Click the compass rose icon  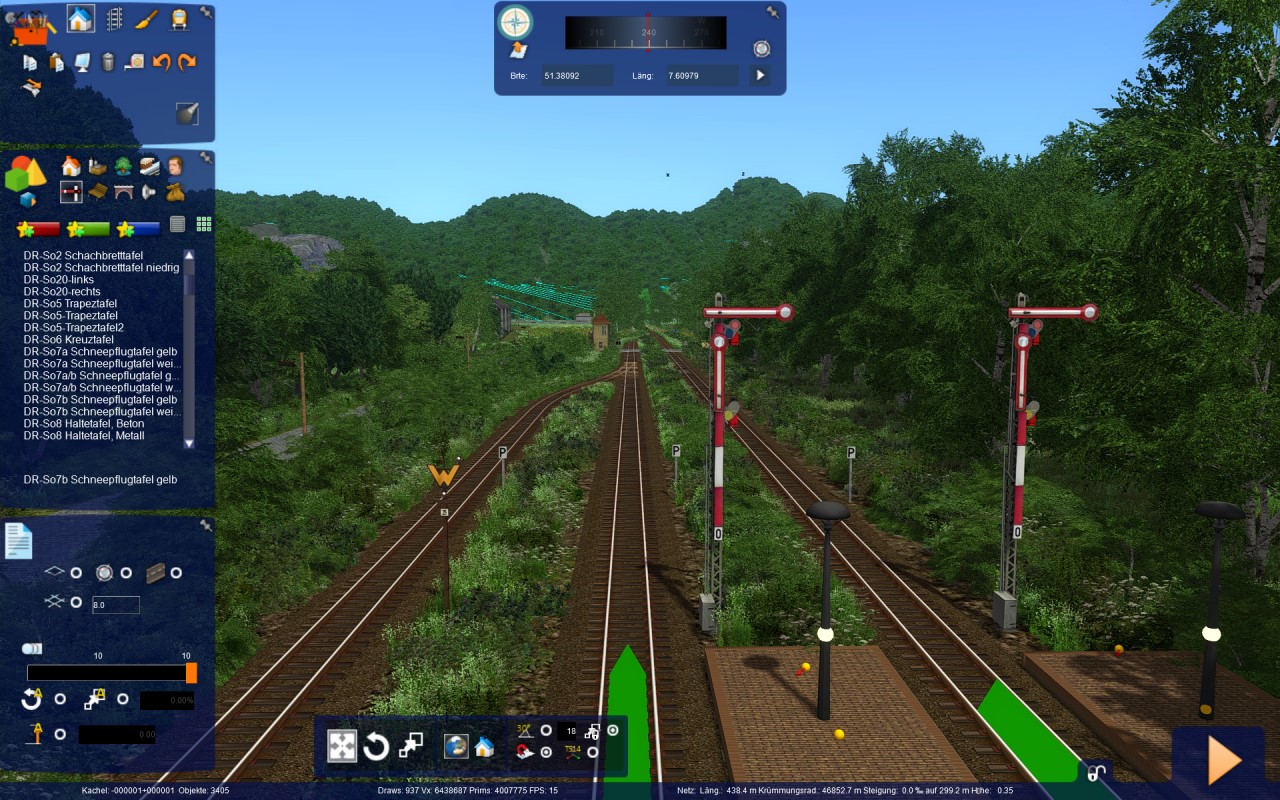(x=515, y=22)
